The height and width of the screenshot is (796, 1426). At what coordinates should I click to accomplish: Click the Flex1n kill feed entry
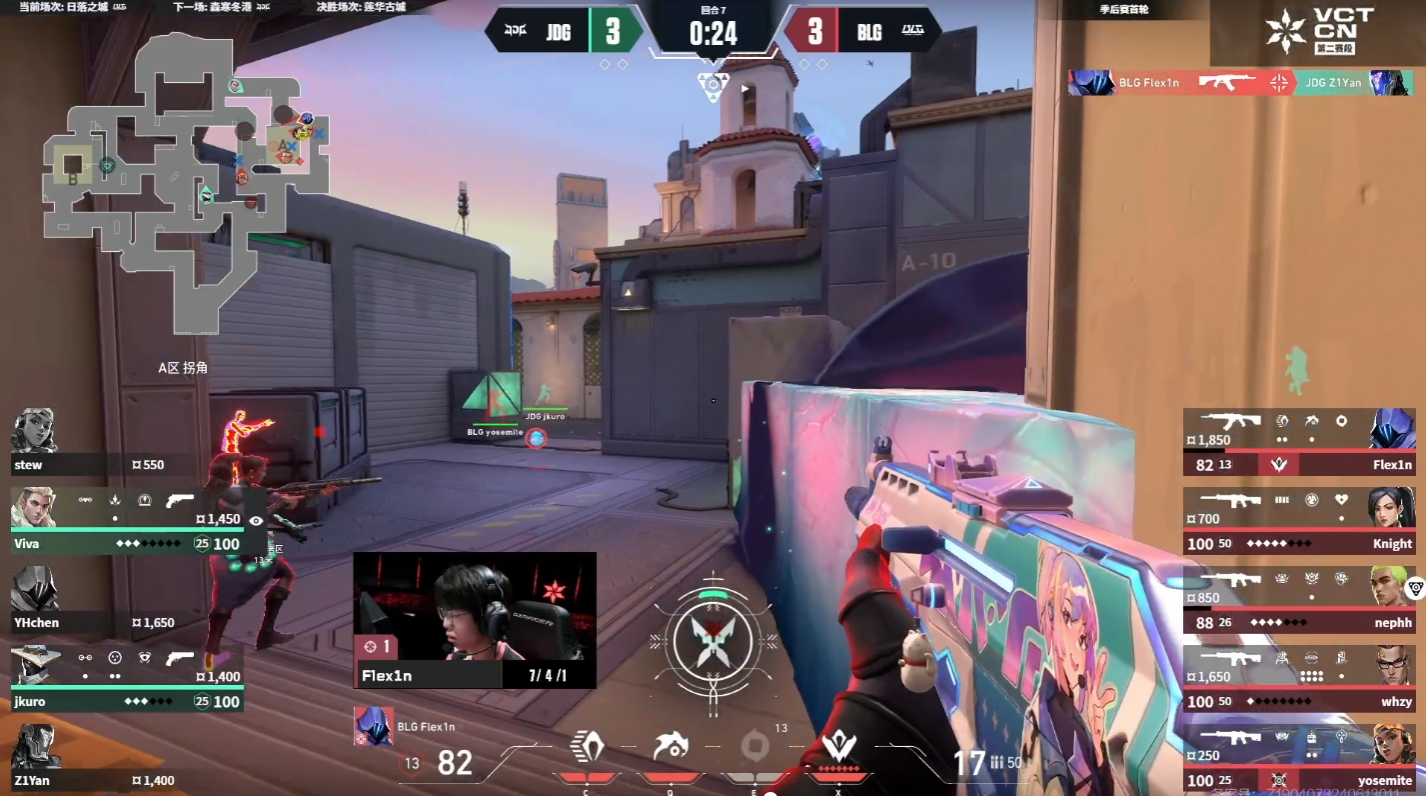(1240, 83)
